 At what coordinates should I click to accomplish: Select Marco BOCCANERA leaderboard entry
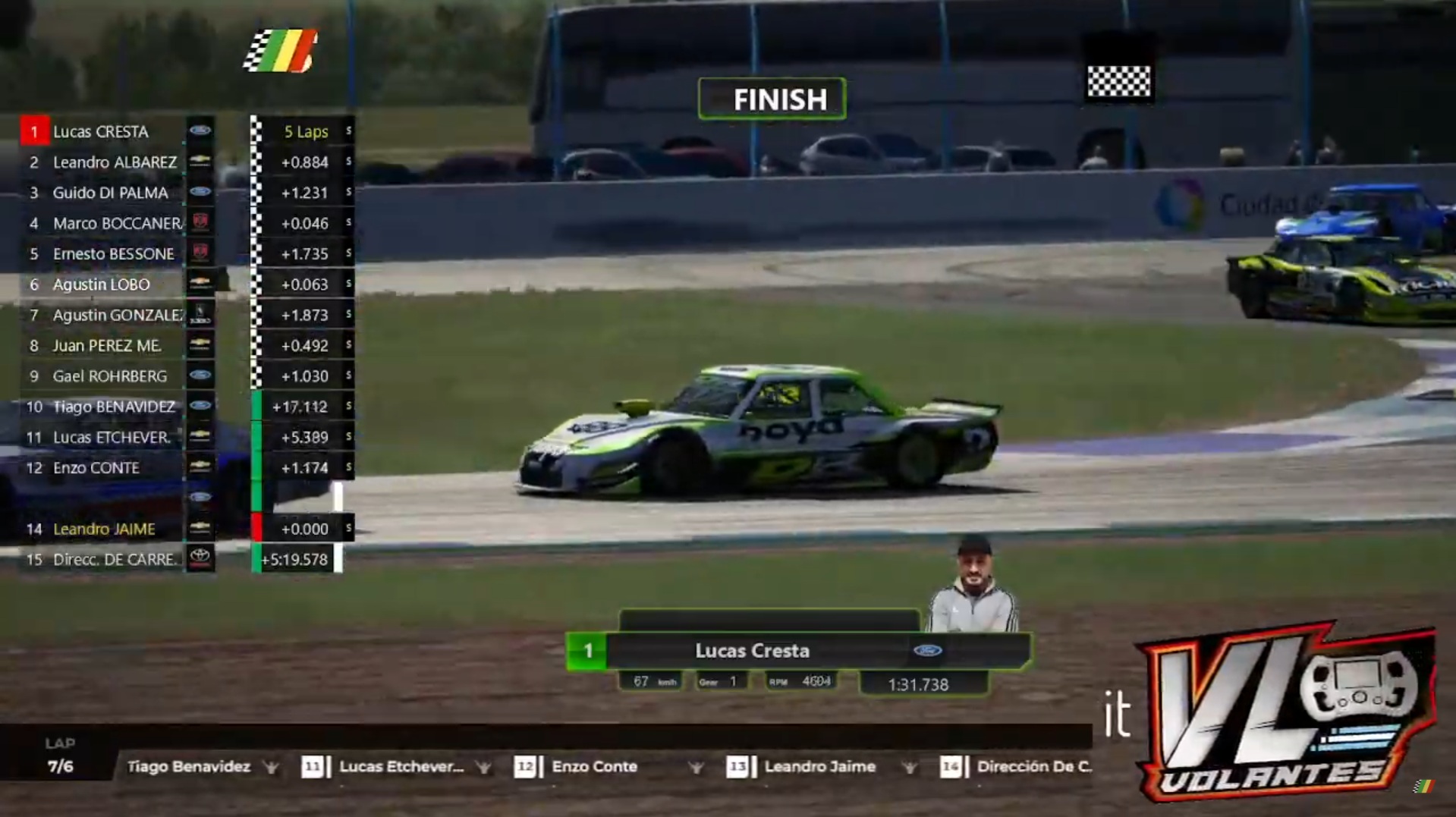pos(117,223)
